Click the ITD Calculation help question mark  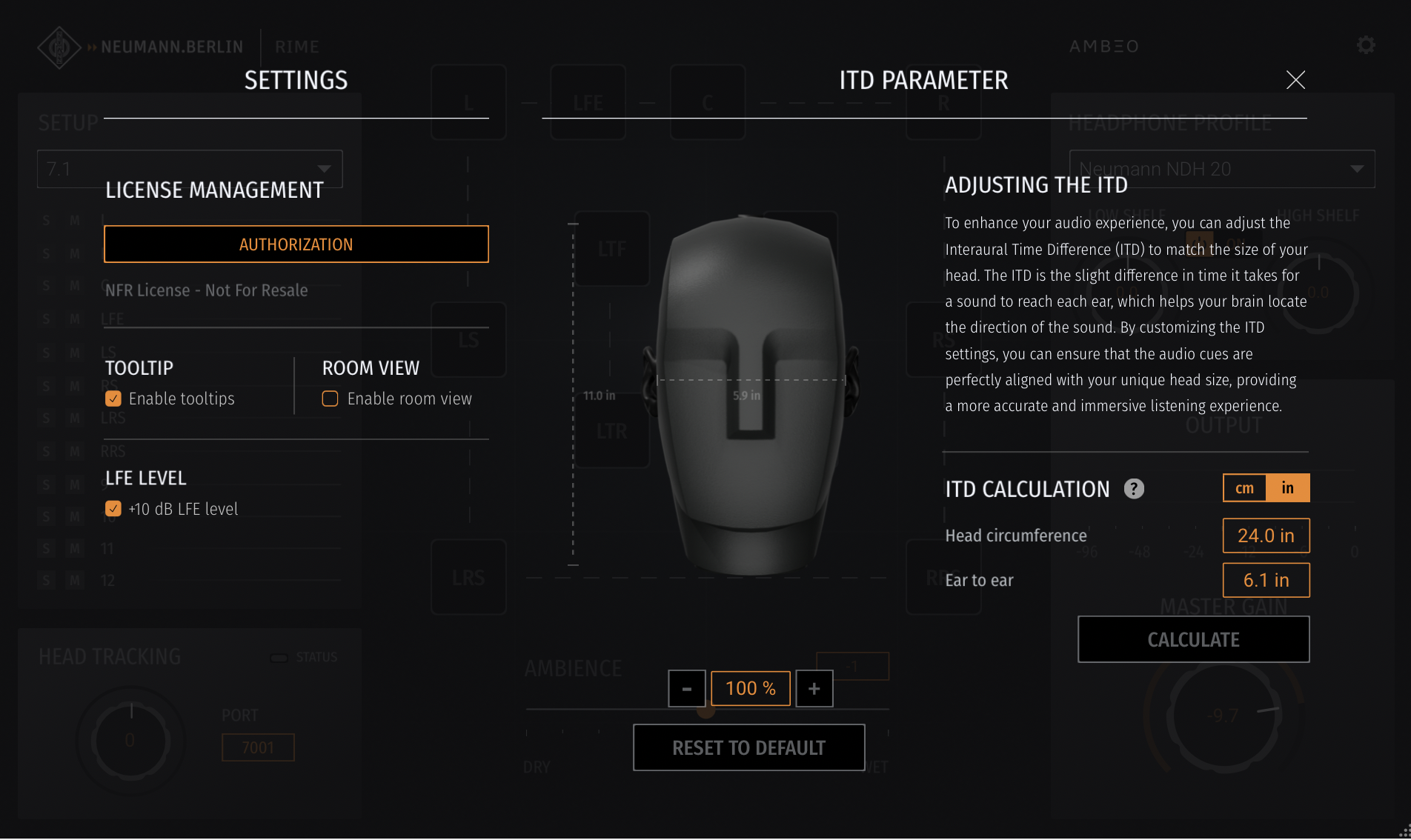1133,489
